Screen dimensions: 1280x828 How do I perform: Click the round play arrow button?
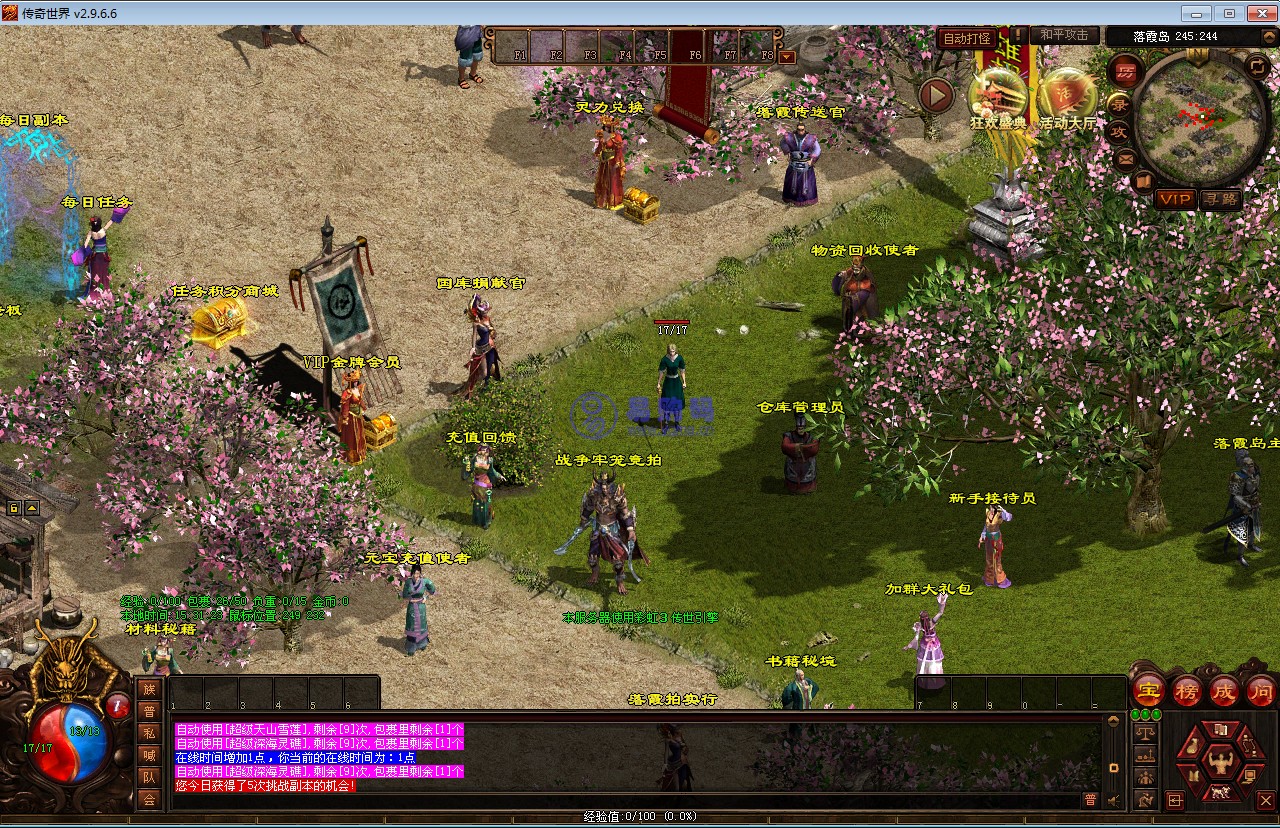coord(937,95)
